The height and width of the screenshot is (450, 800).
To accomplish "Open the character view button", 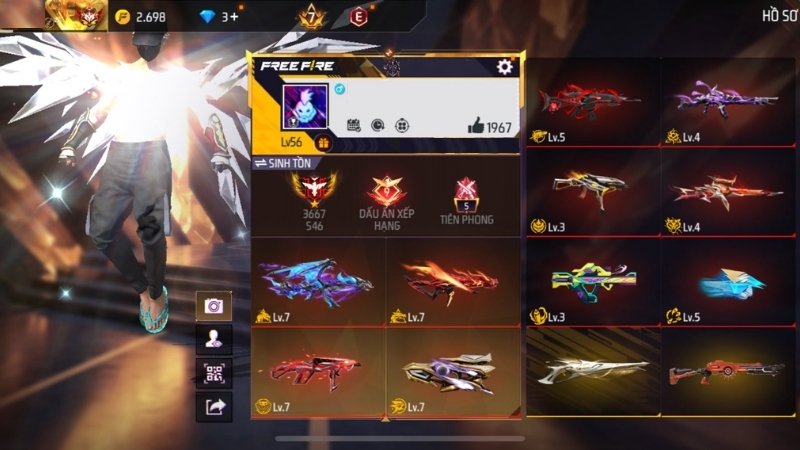I will point(214,340).
